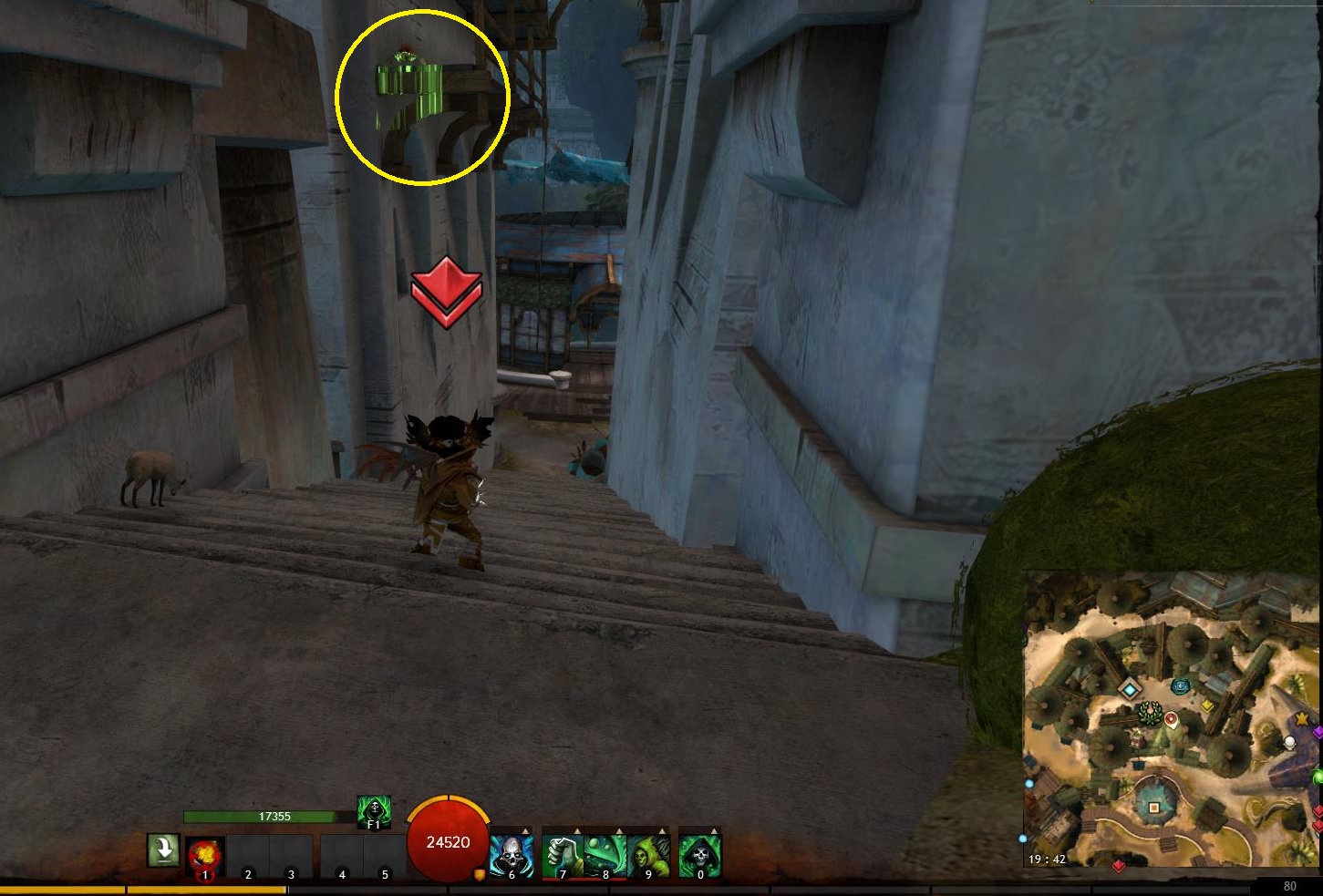Select the yellow chevron marker on minimap
This screenshot has width=1323, height=896.
[x=1207, y=705]
